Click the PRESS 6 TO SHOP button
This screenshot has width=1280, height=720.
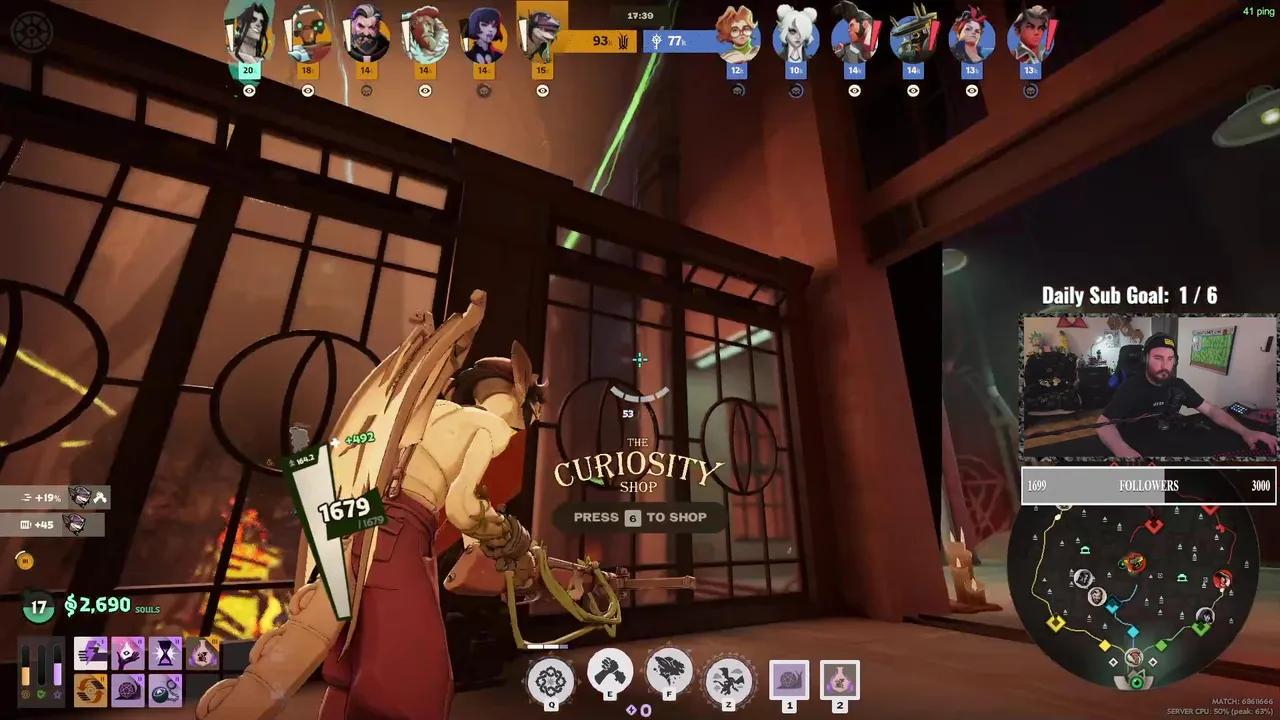[639, 517]
